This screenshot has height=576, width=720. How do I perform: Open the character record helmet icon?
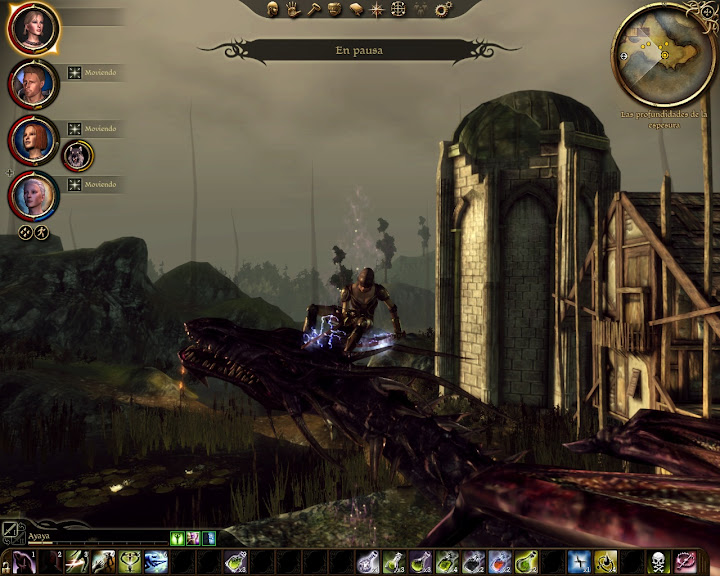click(x=272, y=9)
